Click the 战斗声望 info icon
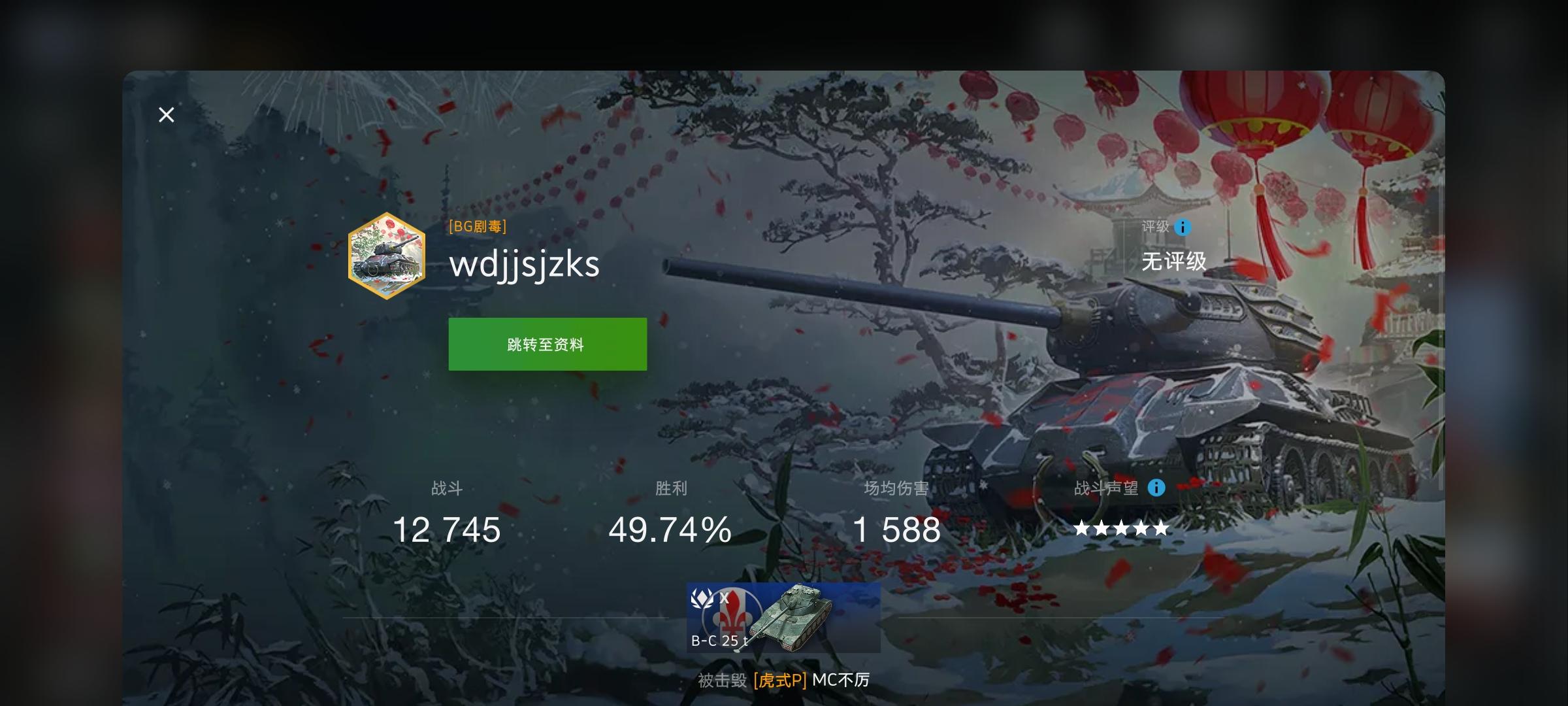The width and height of the screenshot is (1568, 706). tap(1155, 488)
